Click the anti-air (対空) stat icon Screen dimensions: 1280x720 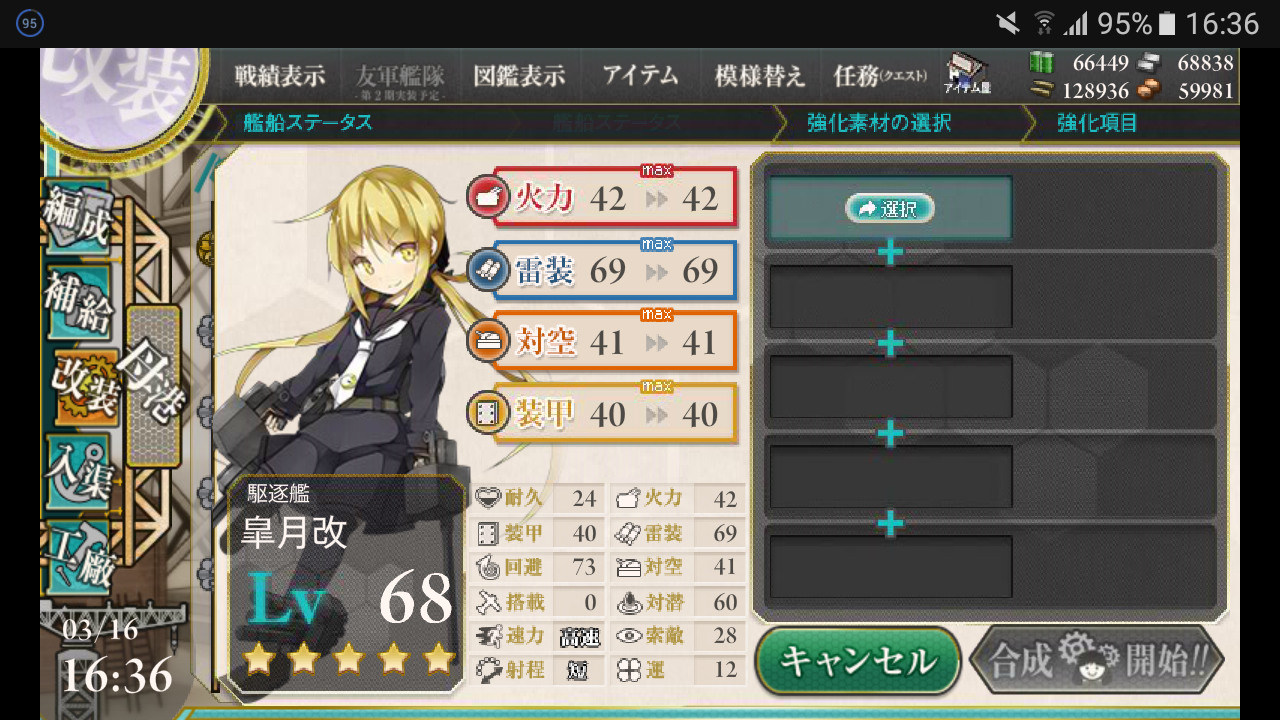(x=489, y=342)
